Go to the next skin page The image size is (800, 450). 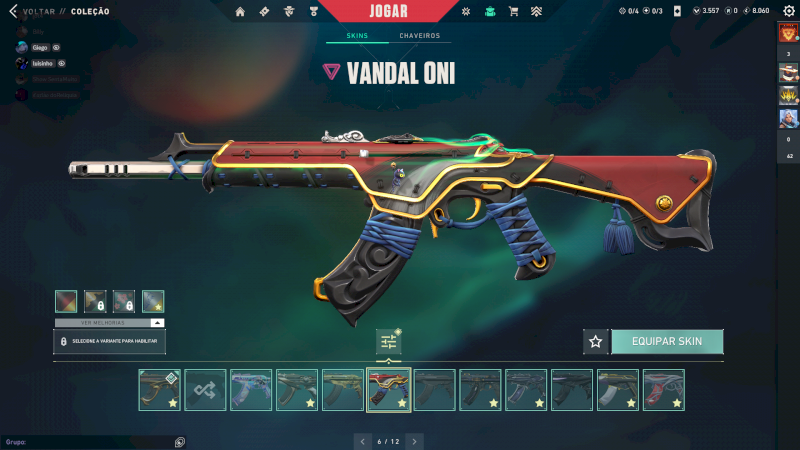(x=414, y=441)
